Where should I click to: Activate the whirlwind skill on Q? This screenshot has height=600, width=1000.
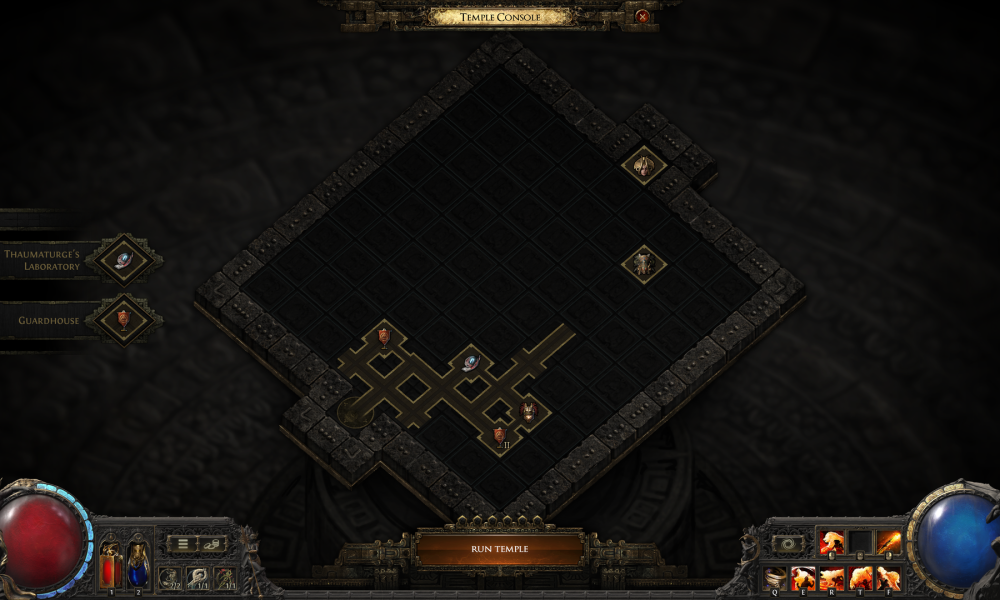pos(775,577)
